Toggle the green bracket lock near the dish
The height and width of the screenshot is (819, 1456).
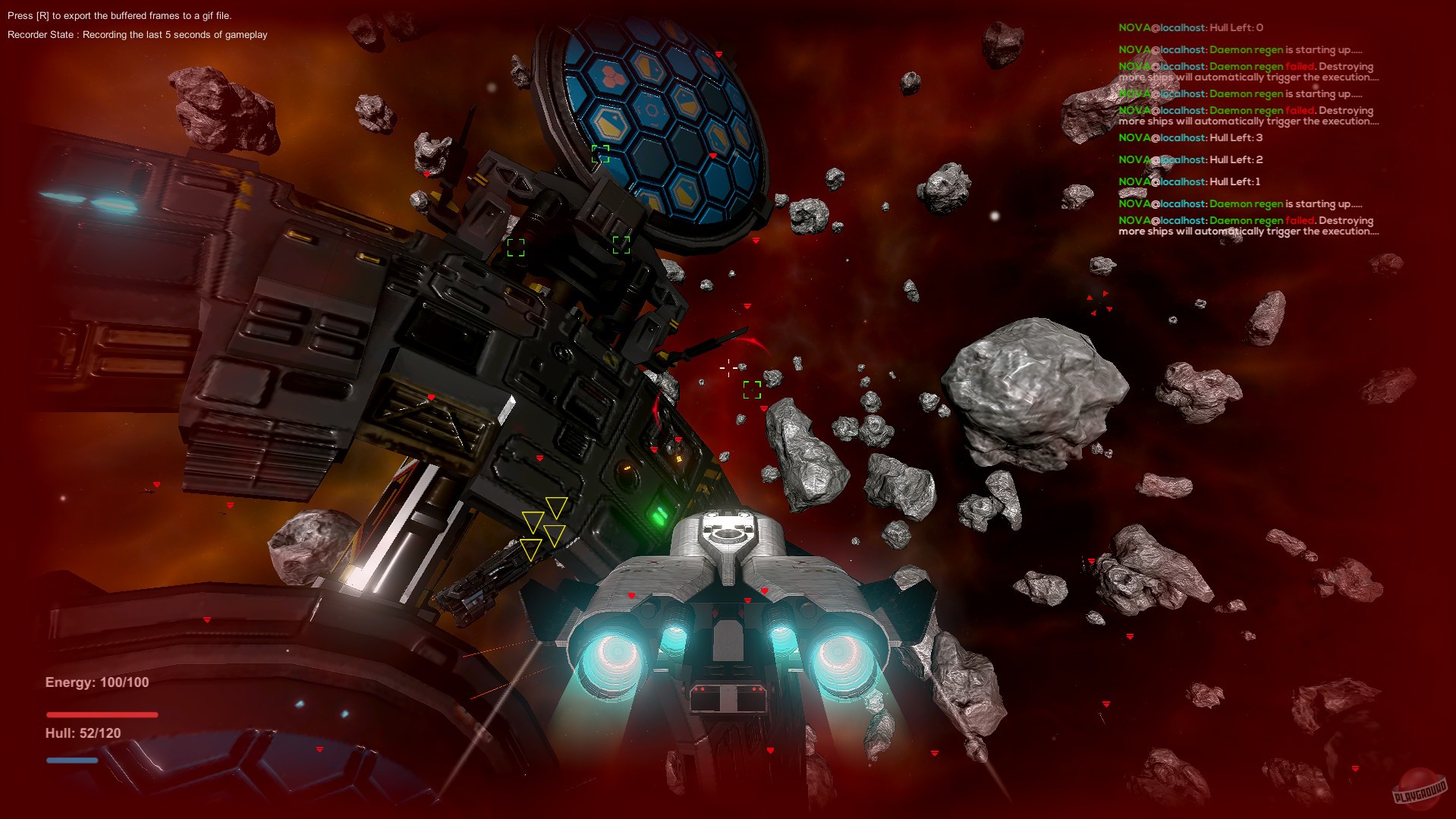[602, 155]
